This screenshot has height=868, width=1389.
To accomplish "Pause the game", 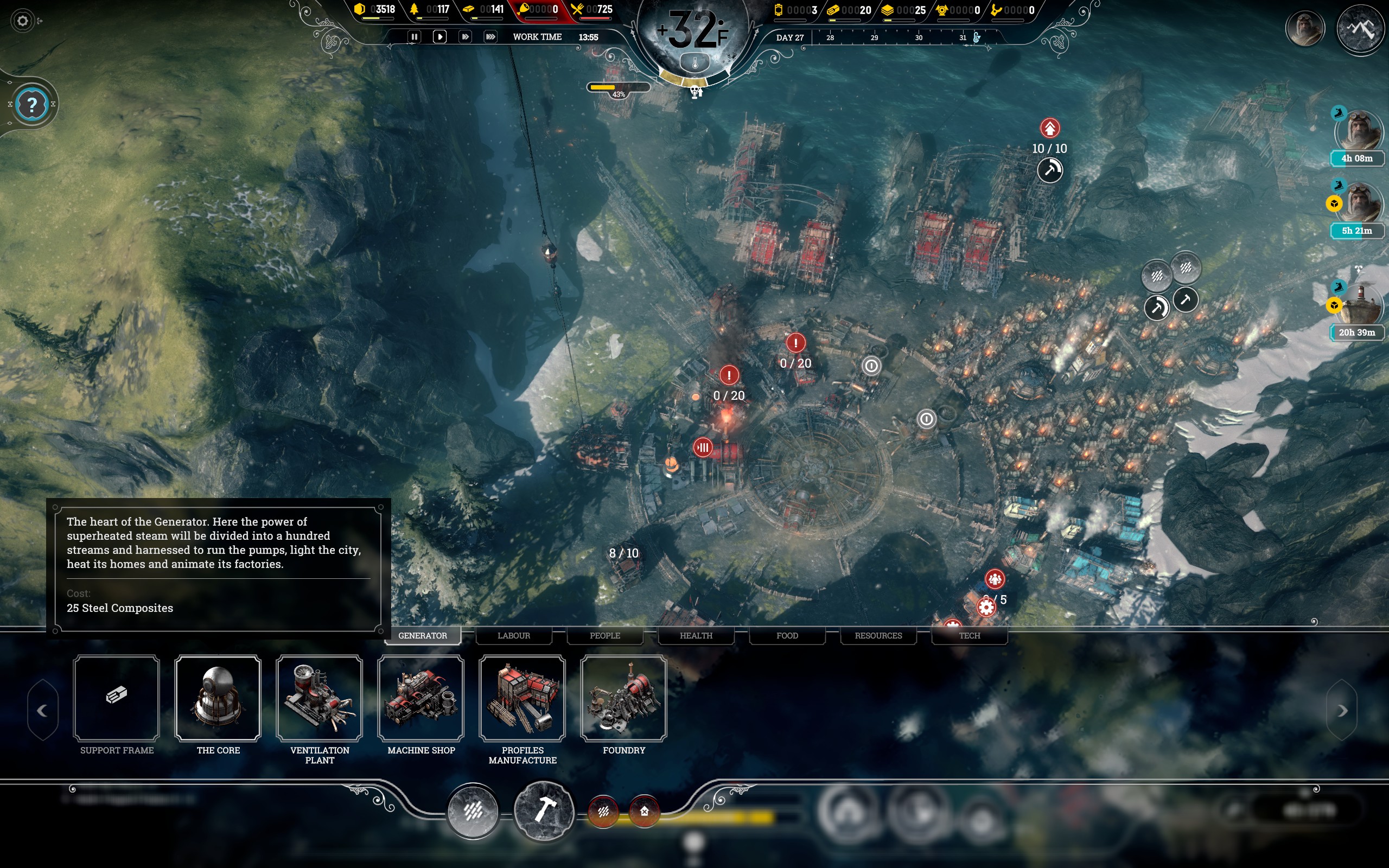I will tap(414, 37).
